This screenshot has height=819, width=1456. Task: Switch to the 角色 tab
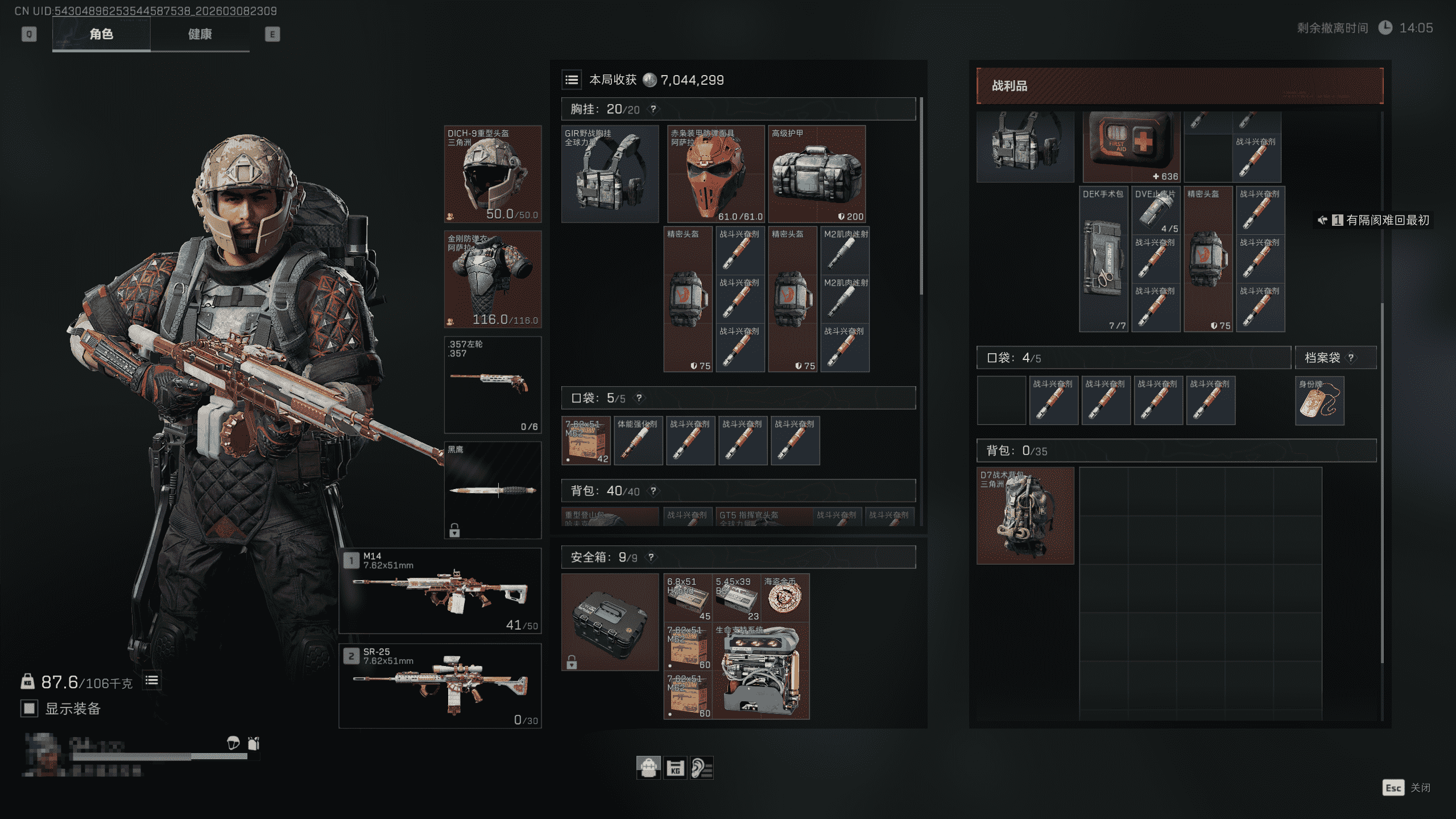[101, 34]
